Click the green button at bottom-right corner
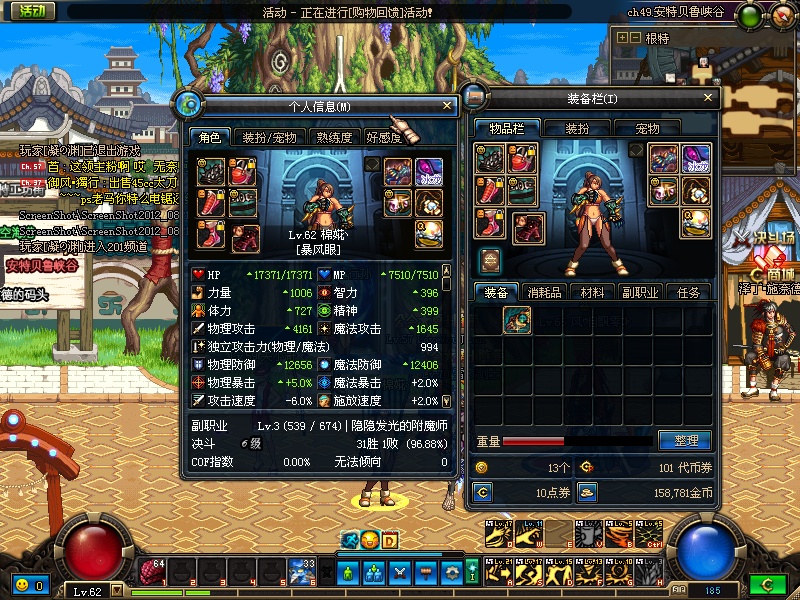Viewport: 800px width, 600px height. pyautogui.click(x=767, y=584)
